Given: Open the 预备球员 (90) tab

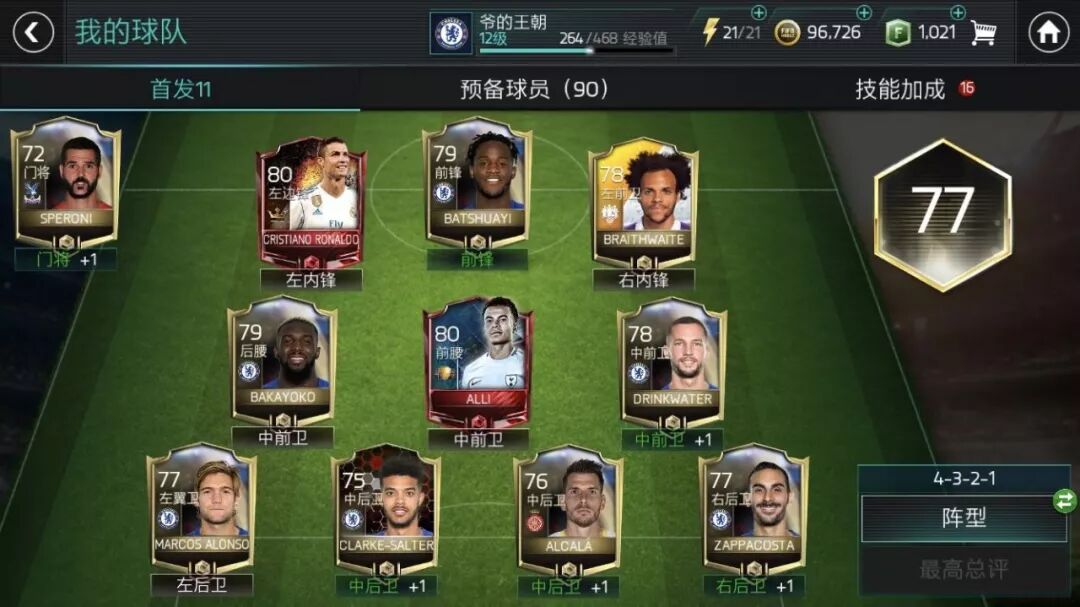Looking at the screenshot, I should [534, 89].
